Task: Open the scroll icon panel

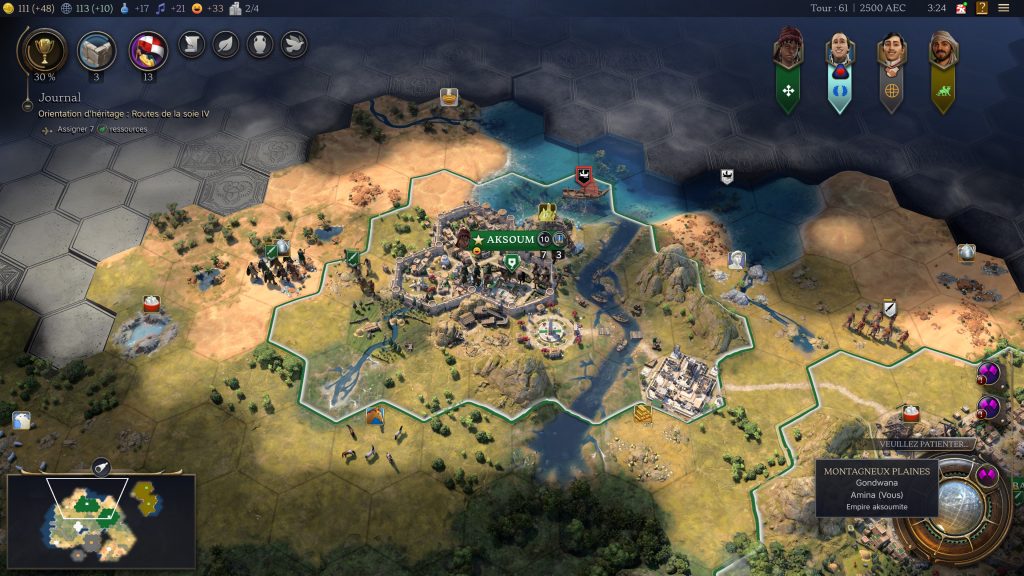Action: pyautogui.click(x=191, y=44)
